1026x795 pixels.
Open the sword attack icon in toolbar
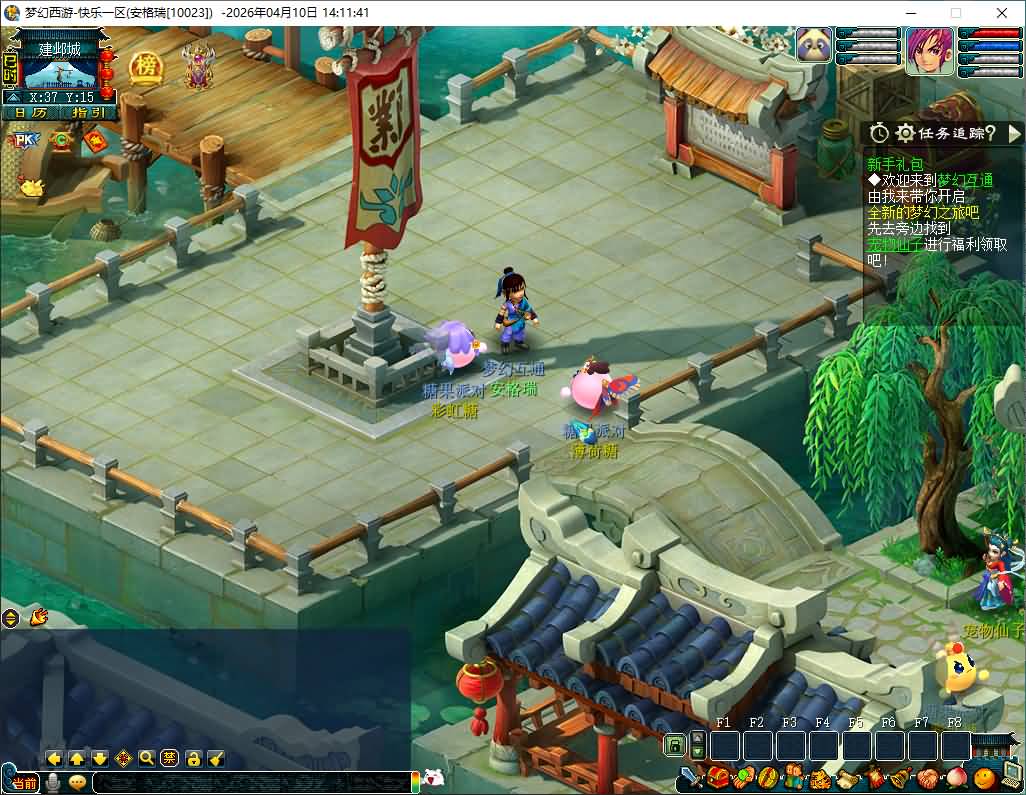click(690, 778)
